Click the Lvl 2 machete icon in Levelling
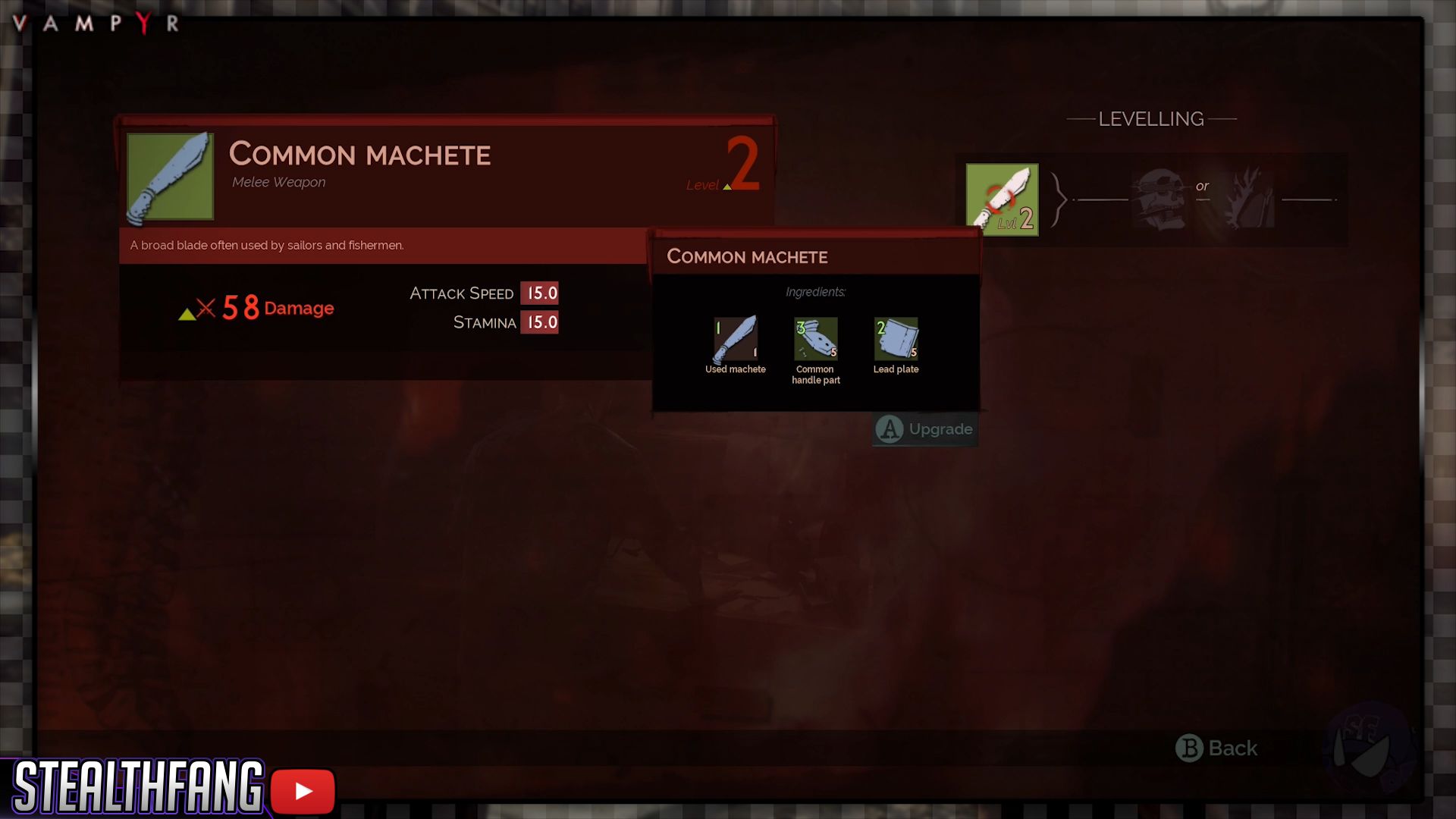 1001,199
